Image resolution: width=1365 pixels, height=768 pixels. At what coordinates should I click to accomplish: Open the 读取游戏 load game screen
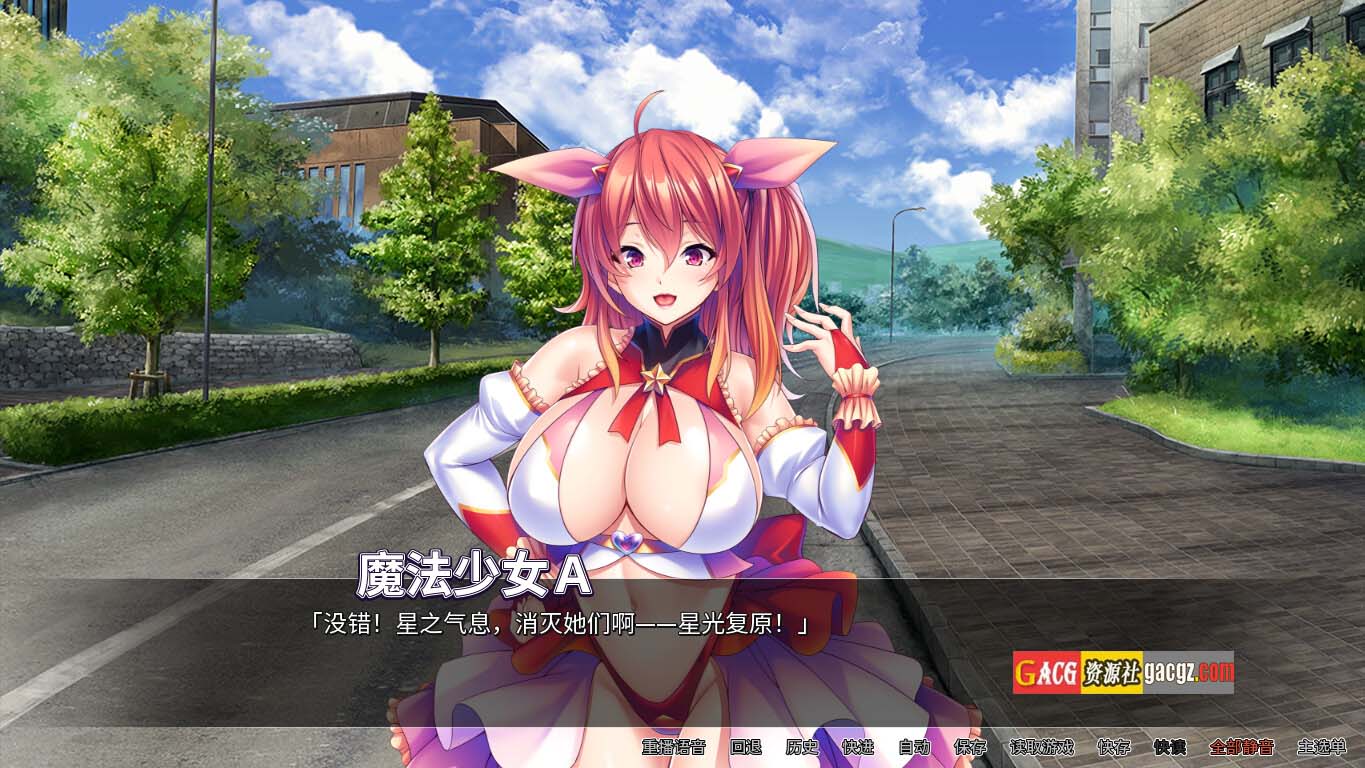tap(1041, 747)
